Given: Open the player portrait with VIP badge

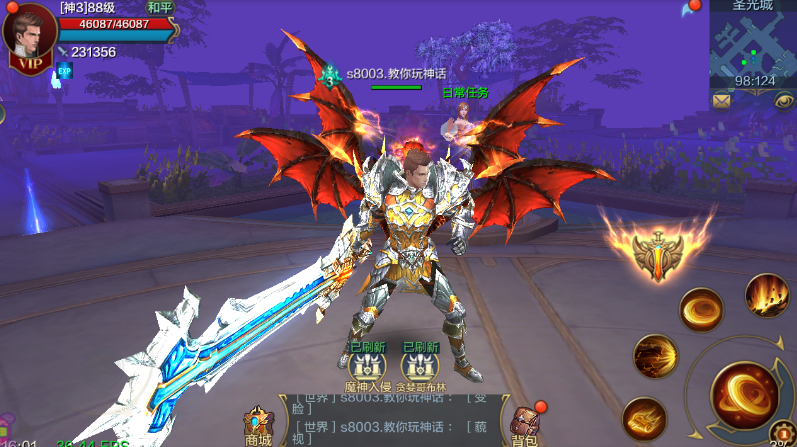Looking at the screenshot, I should pyautogui.click(x=30, y=37).
